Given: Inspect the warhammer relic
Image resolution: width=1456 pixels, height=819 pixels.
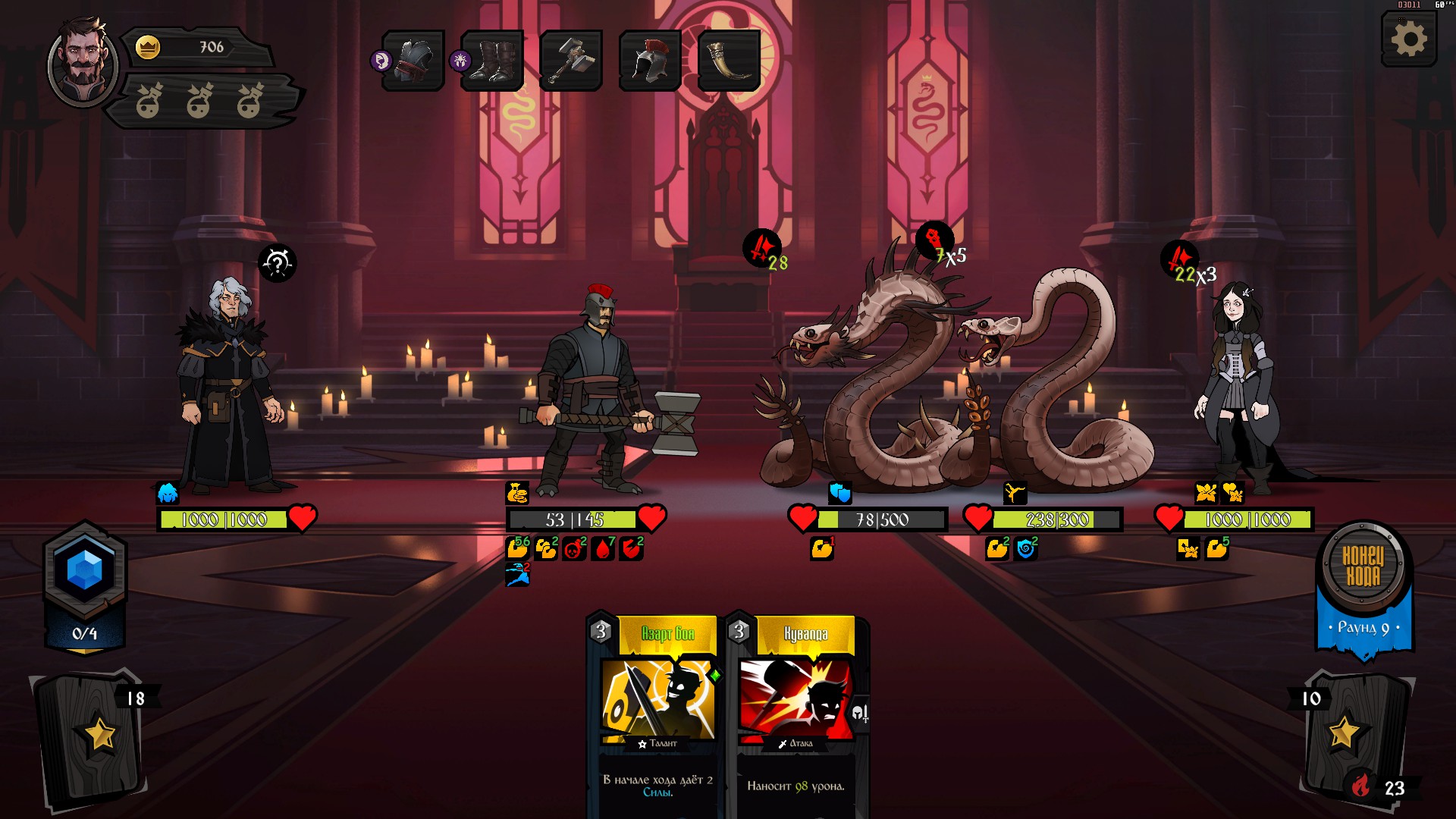Looking at the screenshot, I should click(x=571, y=61).
